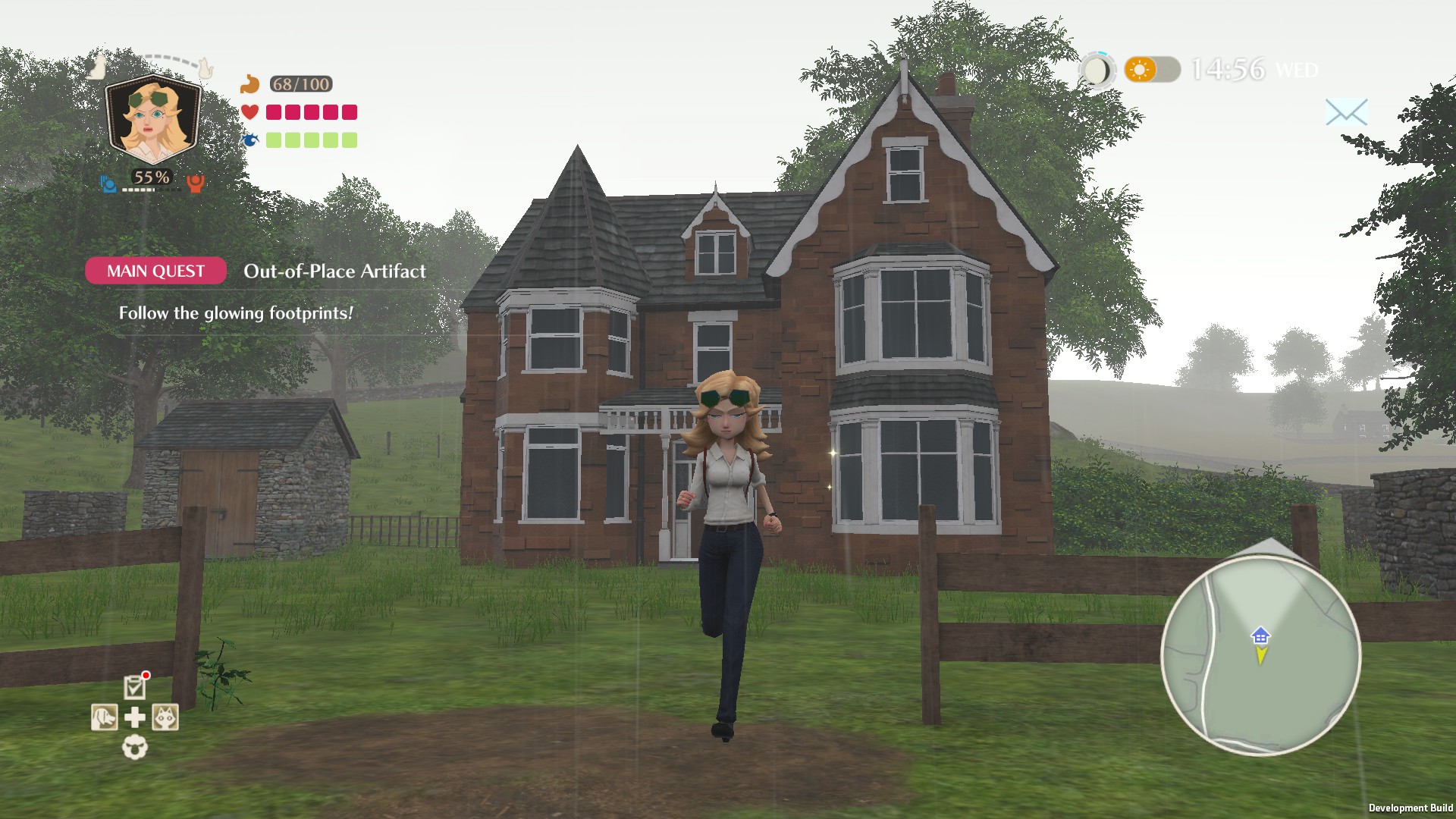
Task: Click the red heart health icon
Action: [x=250, y=111]
